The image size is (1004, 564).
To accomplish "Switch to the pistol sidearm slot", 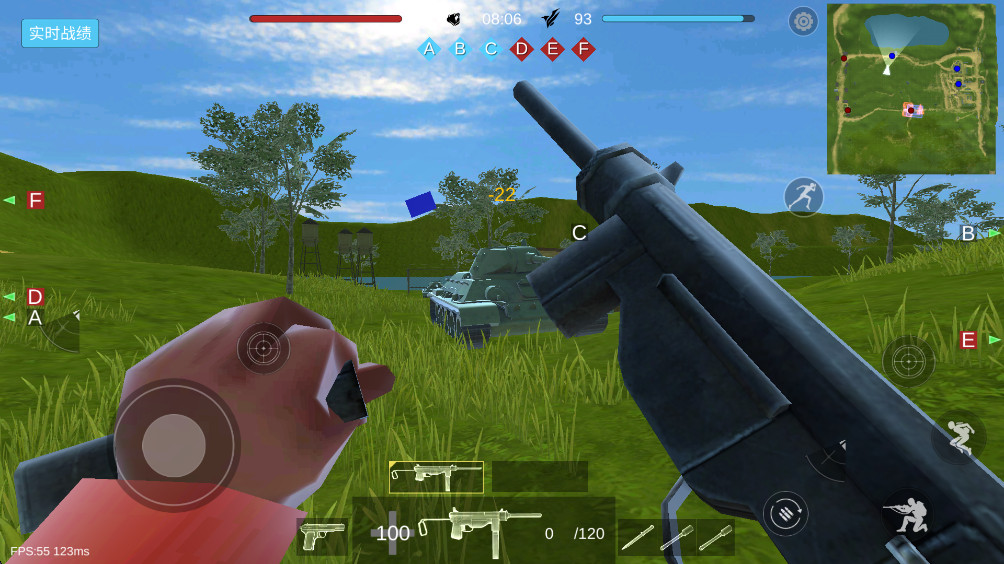I will click(x=323, y=536).
